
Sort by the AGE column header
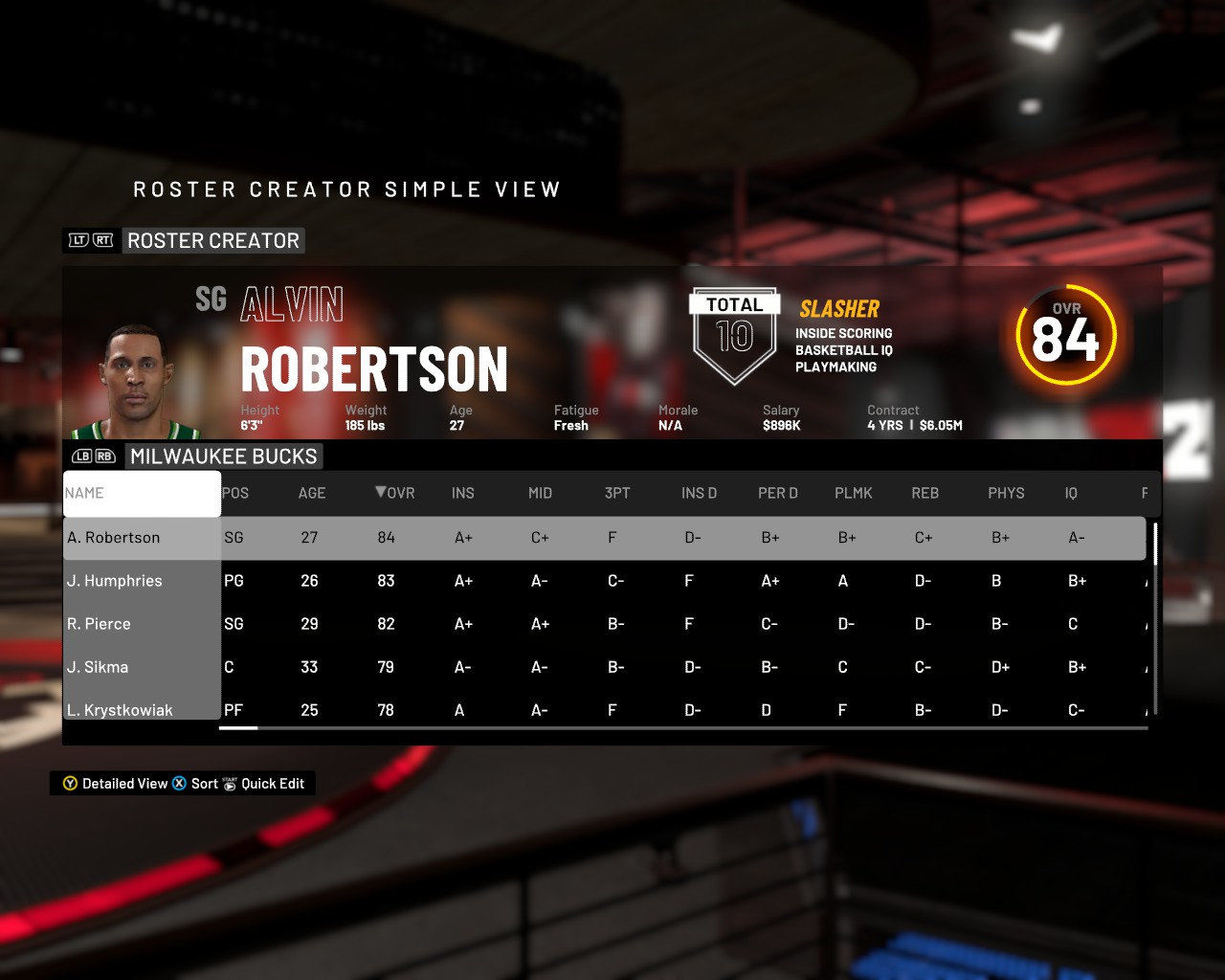pyautogui.click(x=312, y=493)
